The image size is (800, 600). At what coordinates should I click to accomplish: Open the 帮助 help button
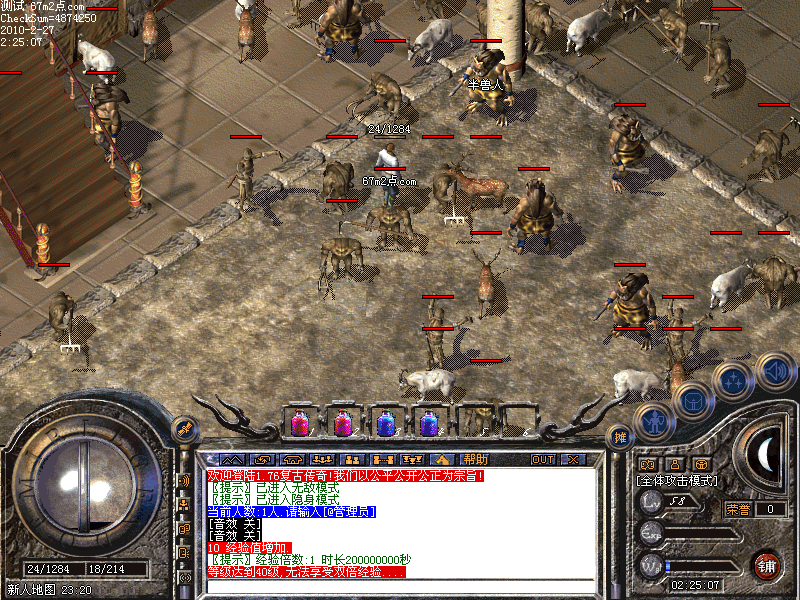tap(475, 459)
